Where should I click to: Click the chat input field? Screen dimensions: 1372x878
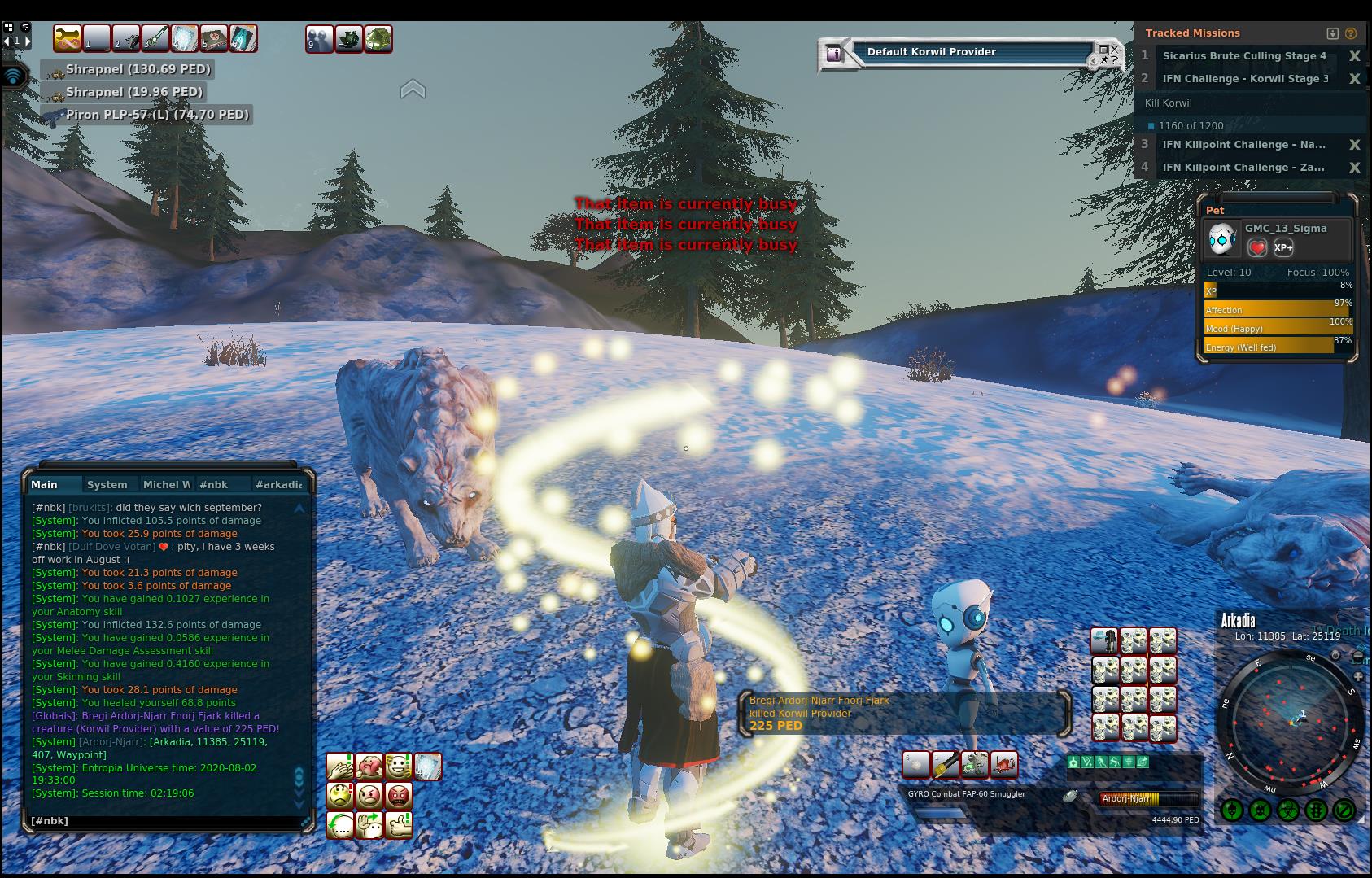[163, 821]
